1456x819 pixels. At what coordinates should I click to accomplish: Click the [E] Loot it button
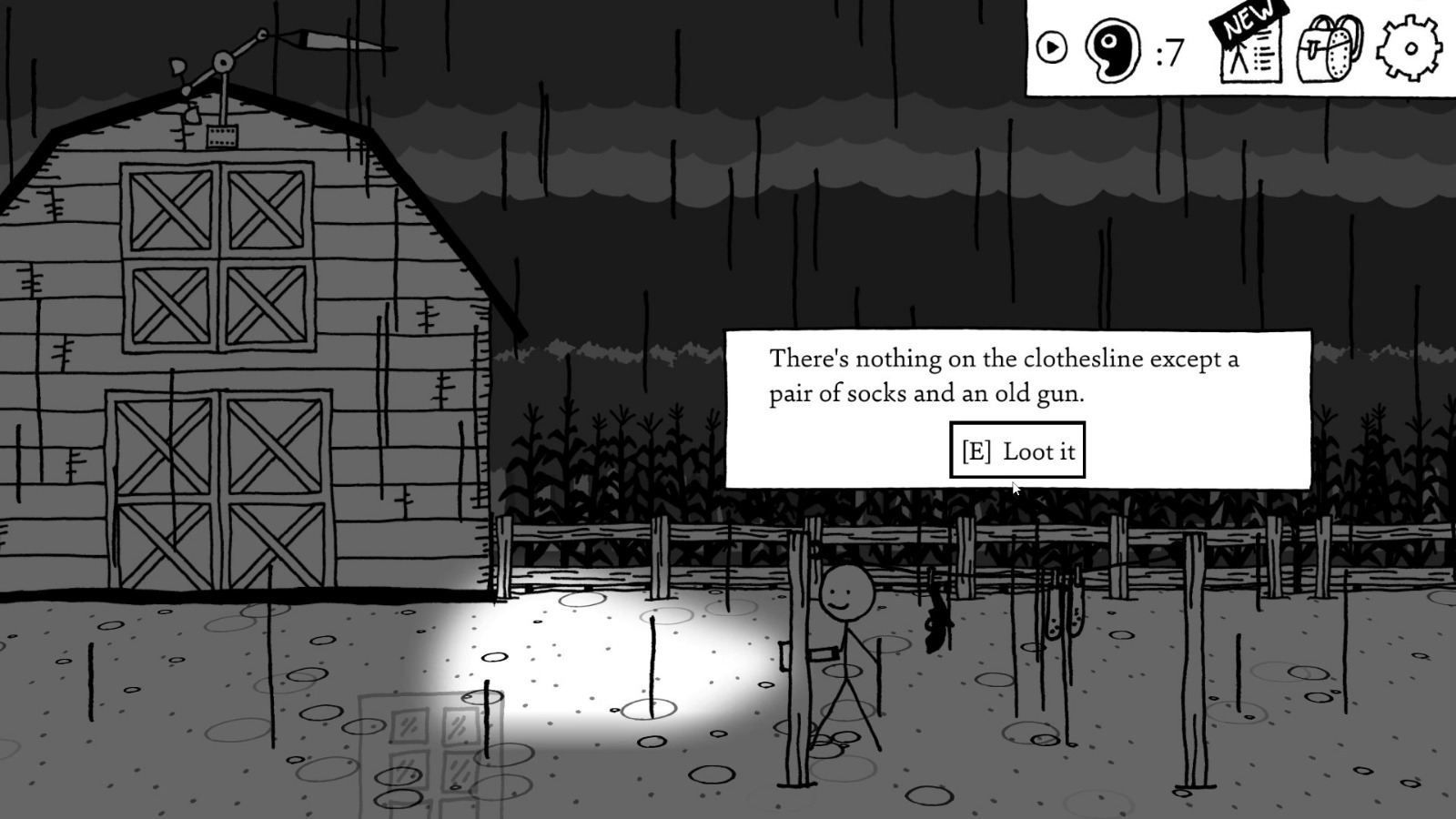1017,450
